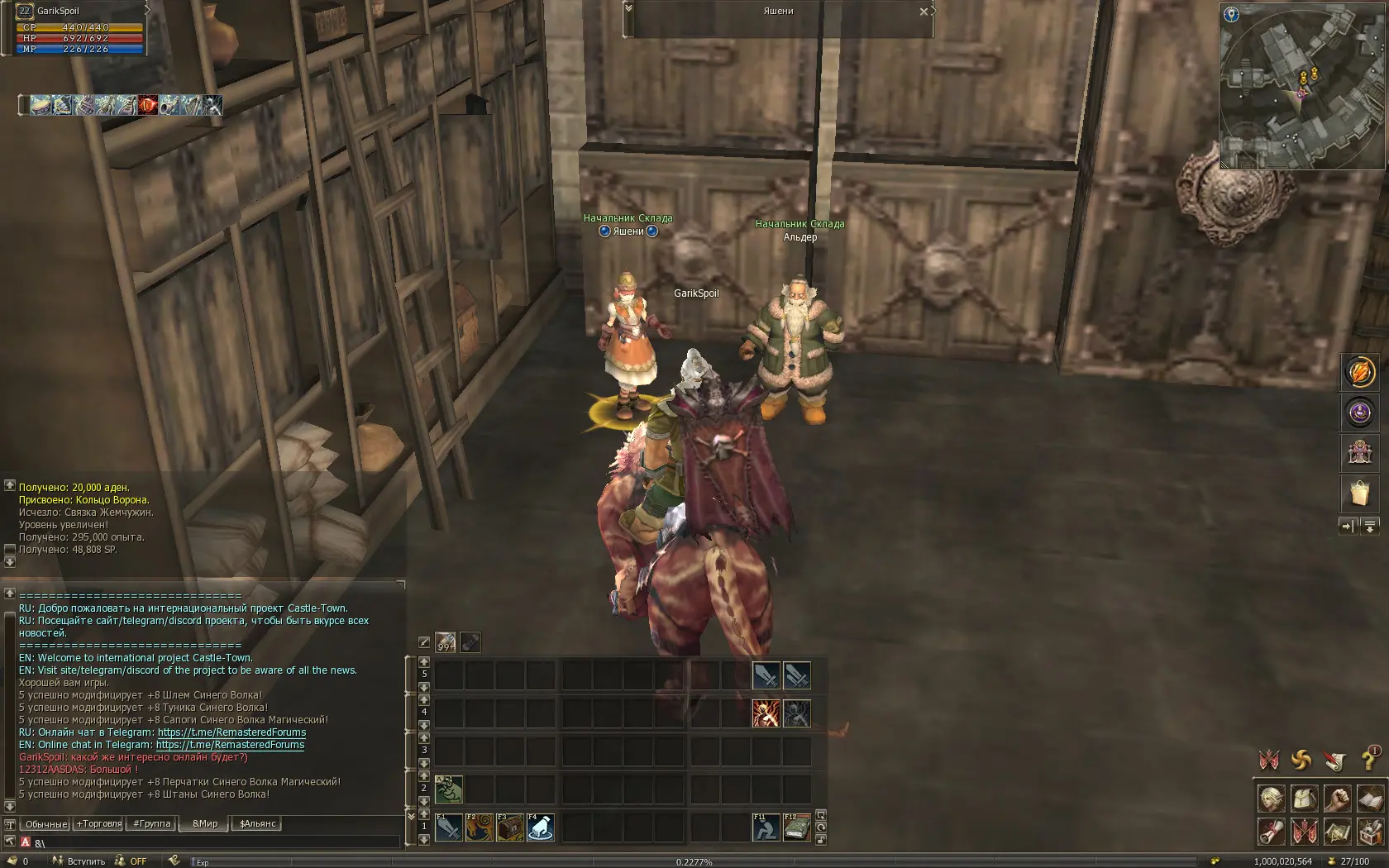Screen dimensions: 1389x868
Task: Open the inventory backpack icon
Action: 1304,798
